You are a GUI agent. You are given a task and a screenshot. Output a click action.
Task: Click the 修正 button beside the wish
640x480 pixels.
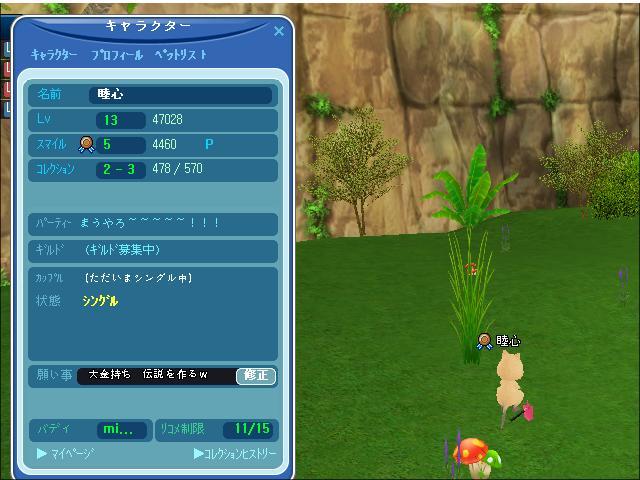tap(256, 376)
